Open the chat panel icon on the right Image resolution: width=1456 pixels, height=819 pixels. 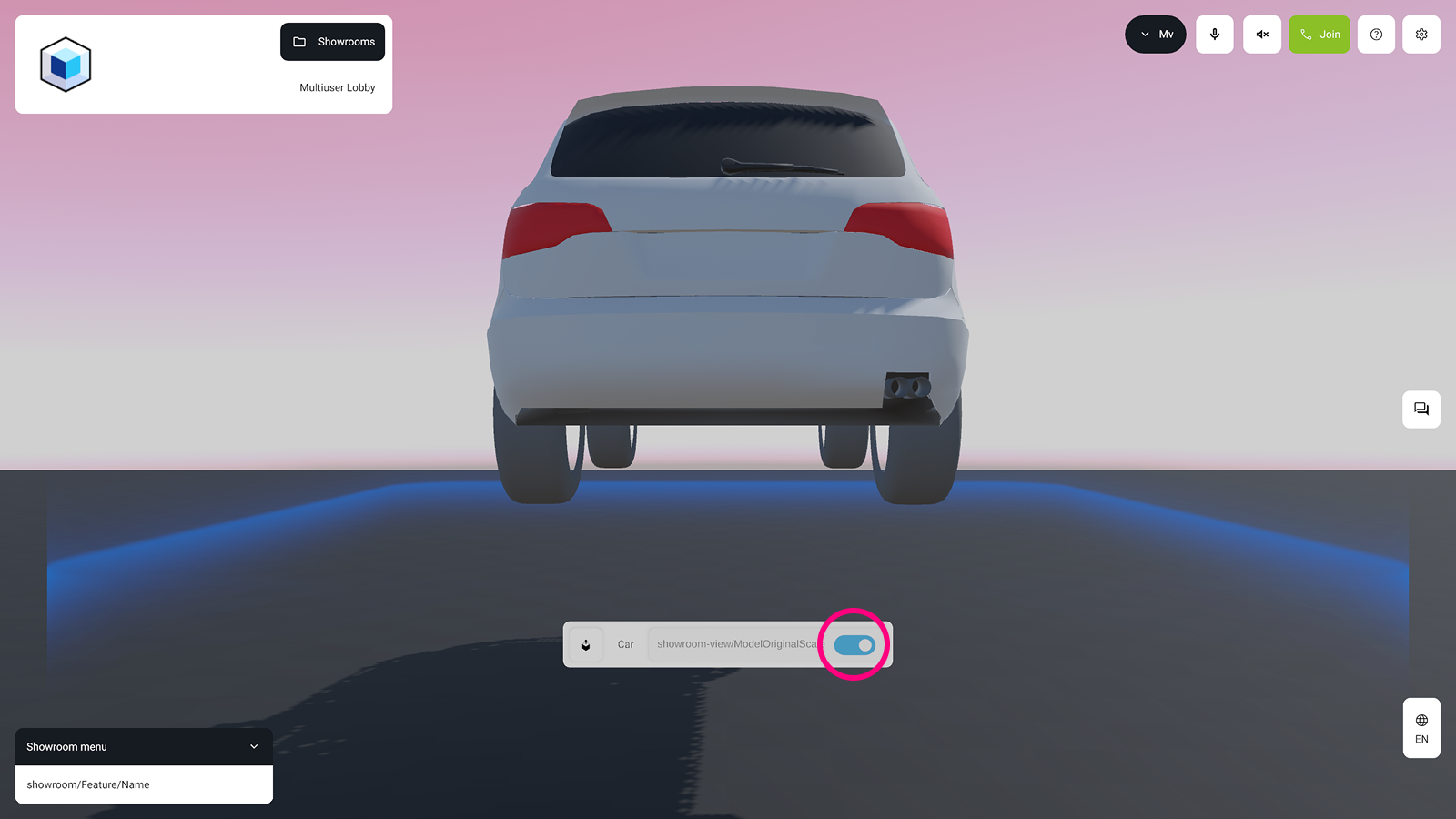[x=1421, y=409]
